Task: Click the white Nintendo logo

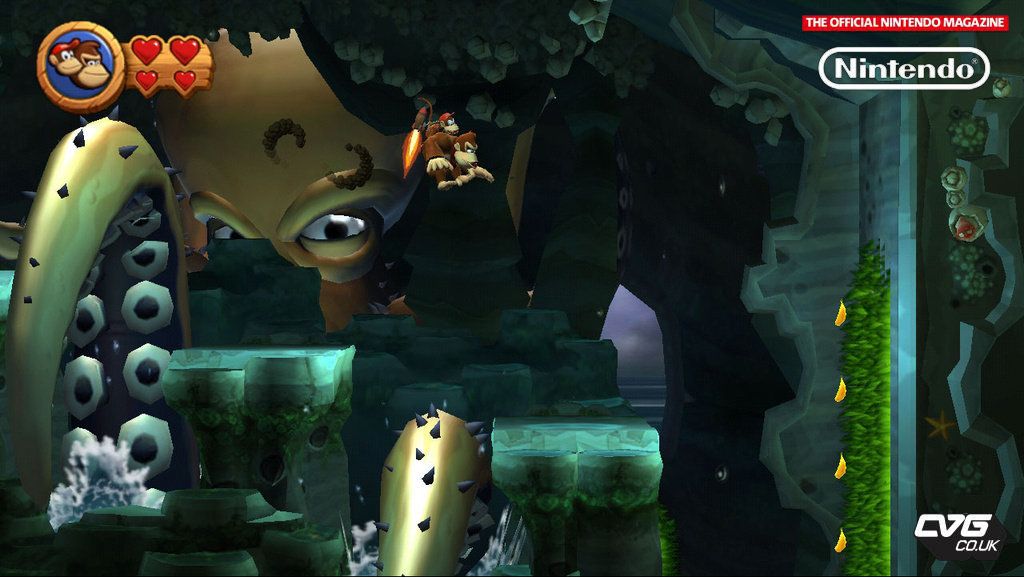Action: 904,68
